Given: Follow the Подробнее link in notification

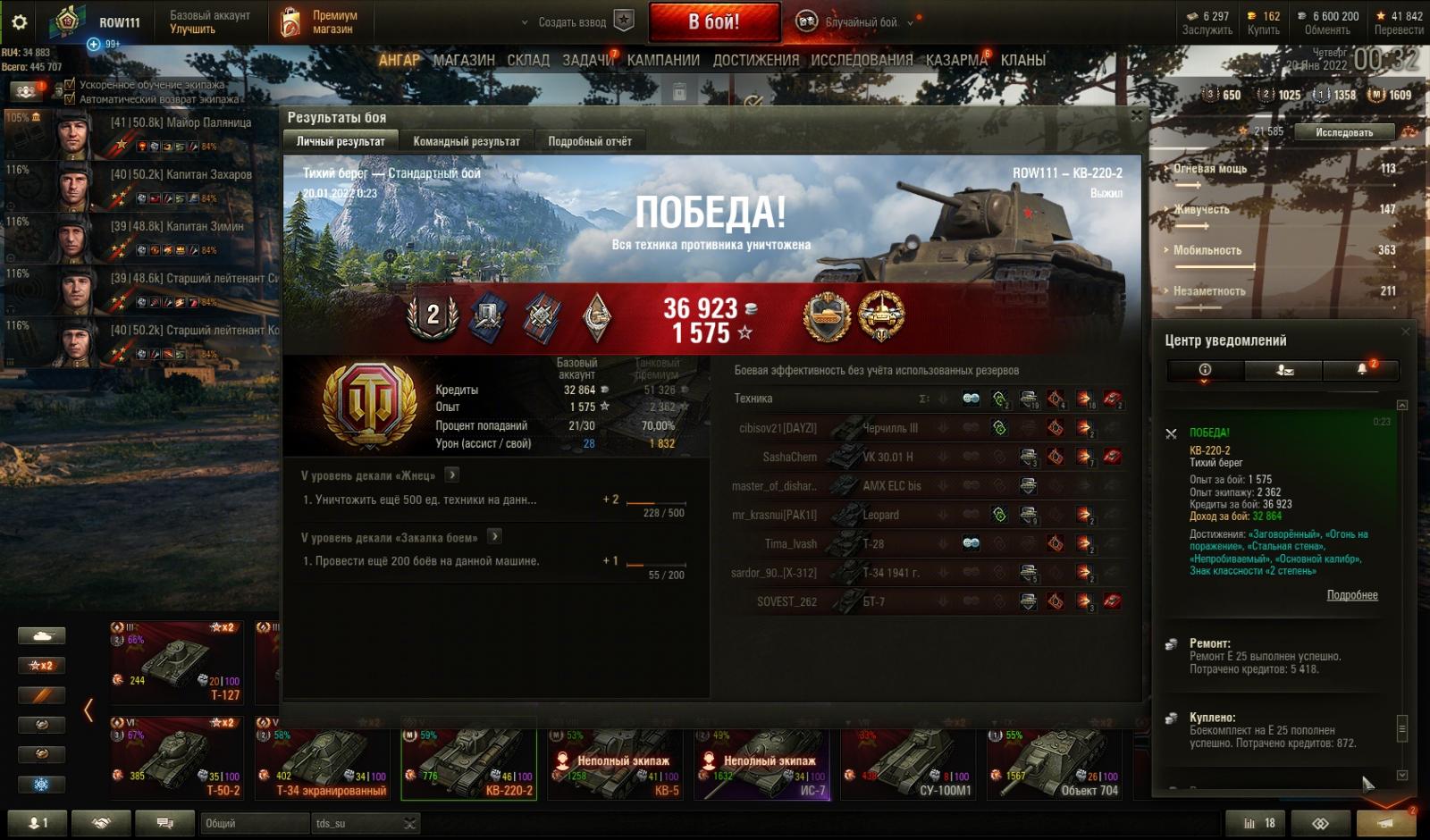Looking at the screenshot, I should tap(1351, 595).
